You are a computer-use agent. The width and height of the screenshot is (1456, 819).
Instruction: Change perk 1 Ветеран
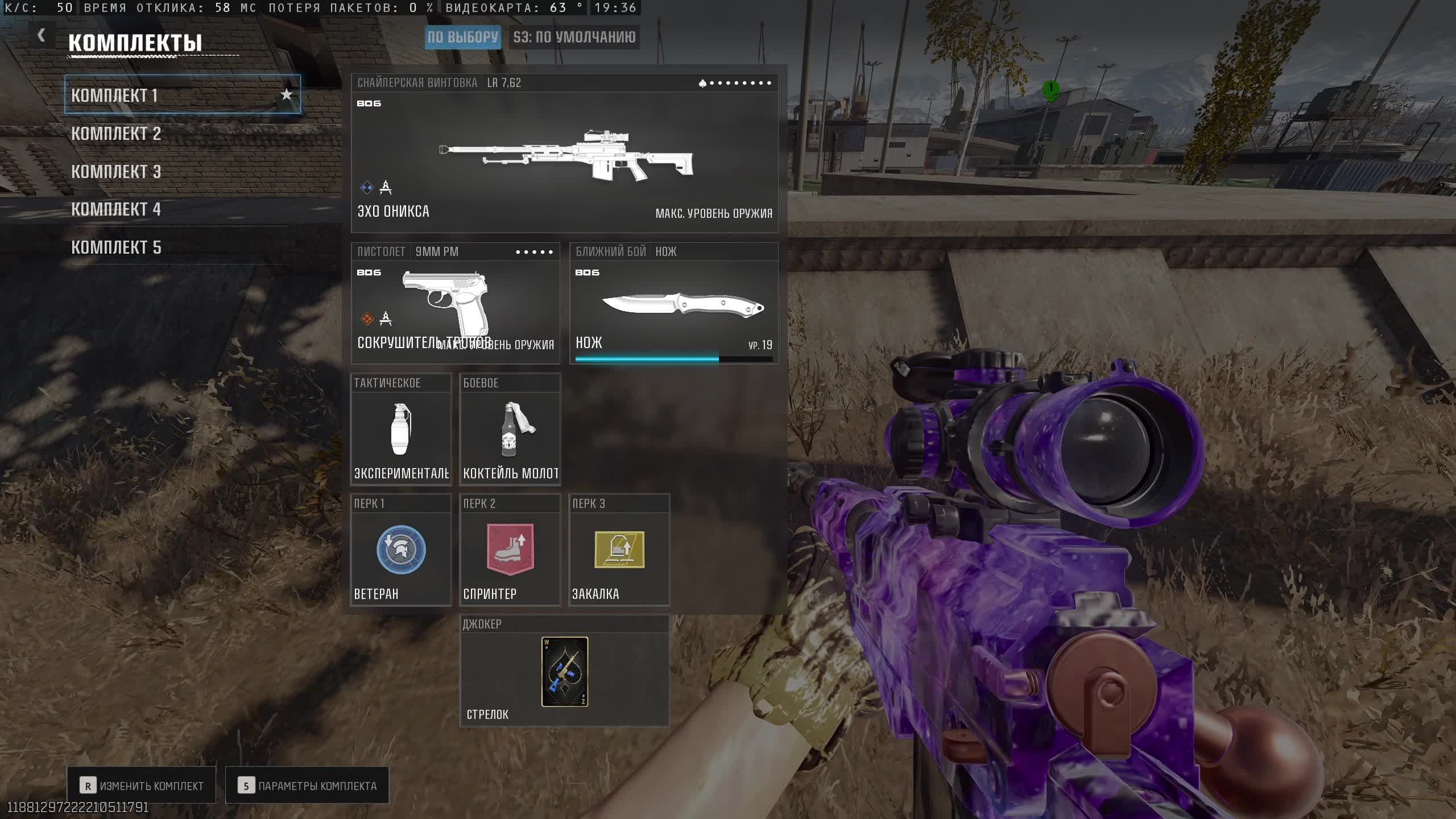click(401, 550)
